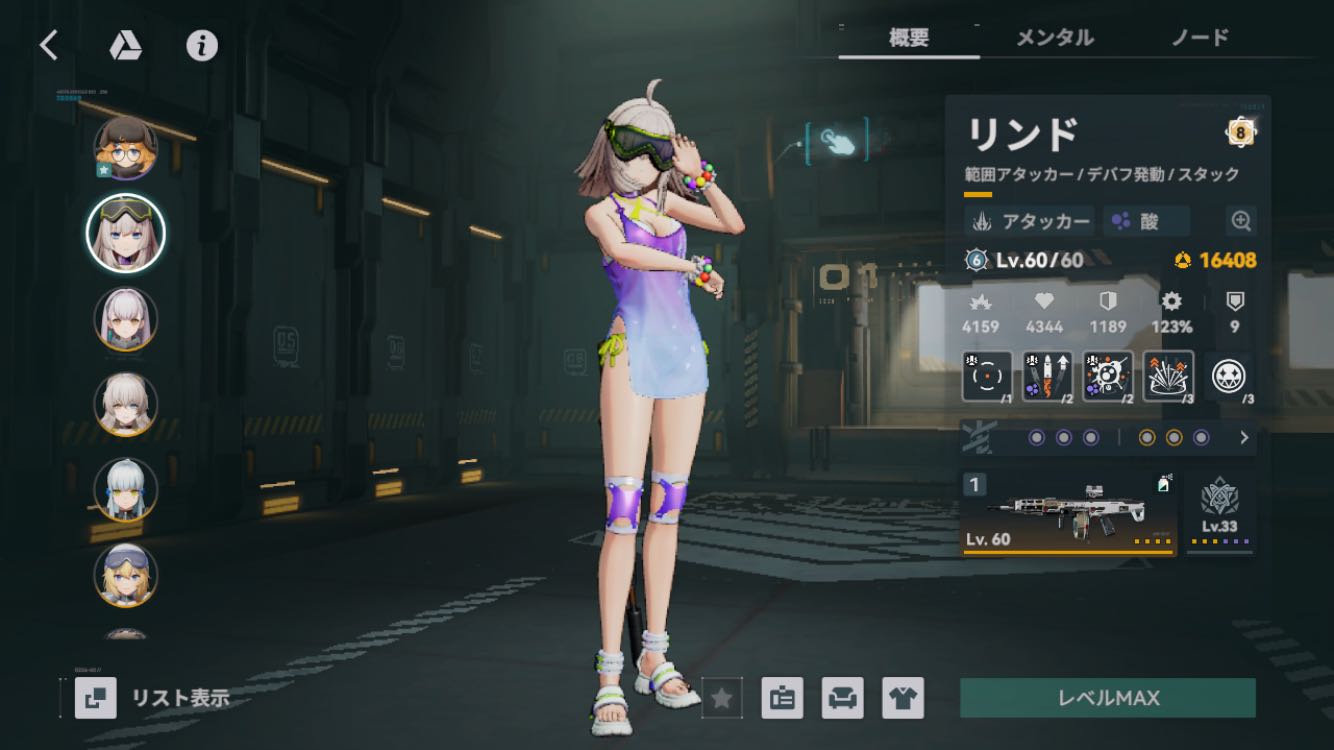Show the info circle help

tap(202, 45)
